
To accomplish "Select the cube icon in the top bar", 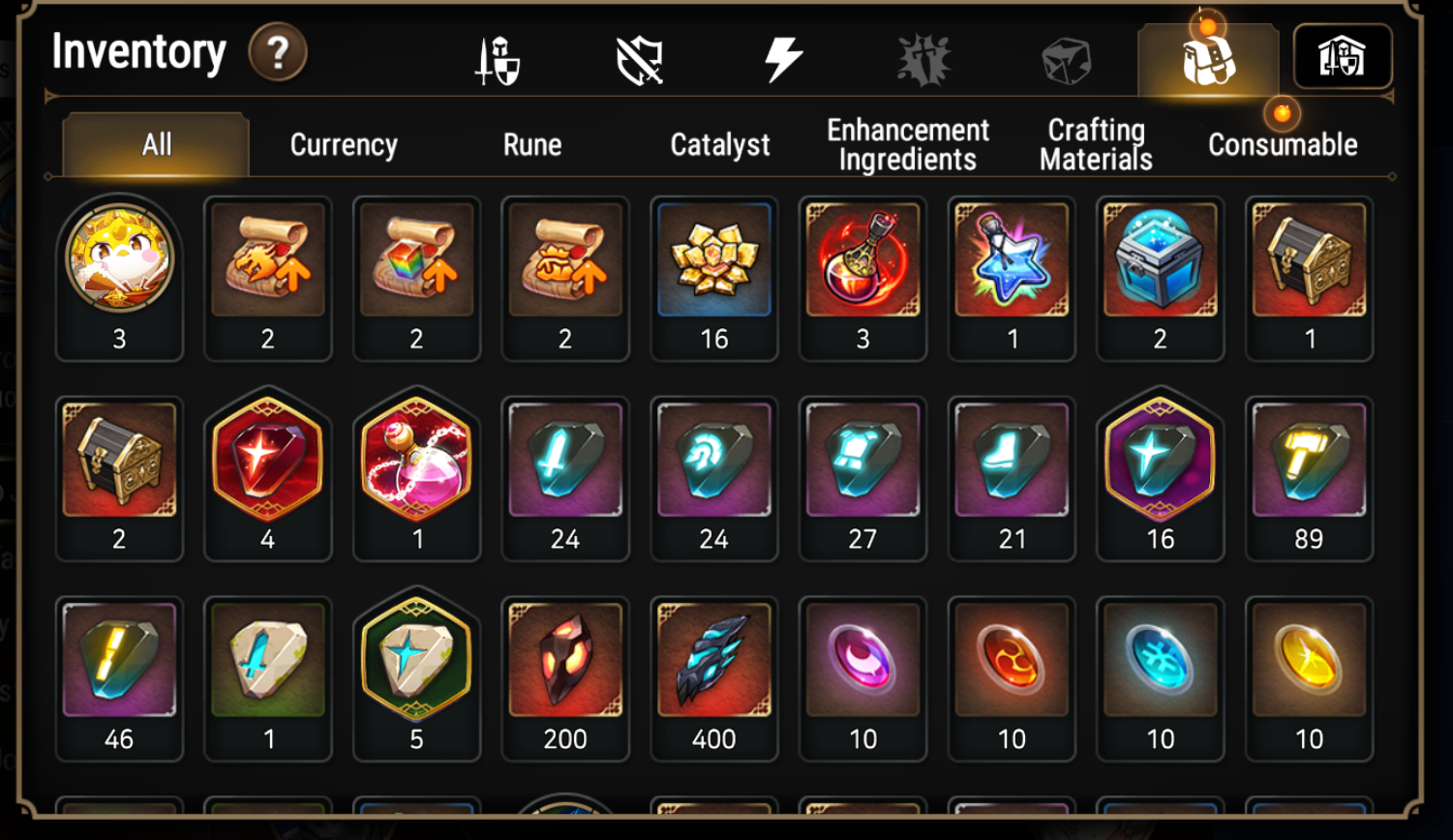I will 1068,58.
